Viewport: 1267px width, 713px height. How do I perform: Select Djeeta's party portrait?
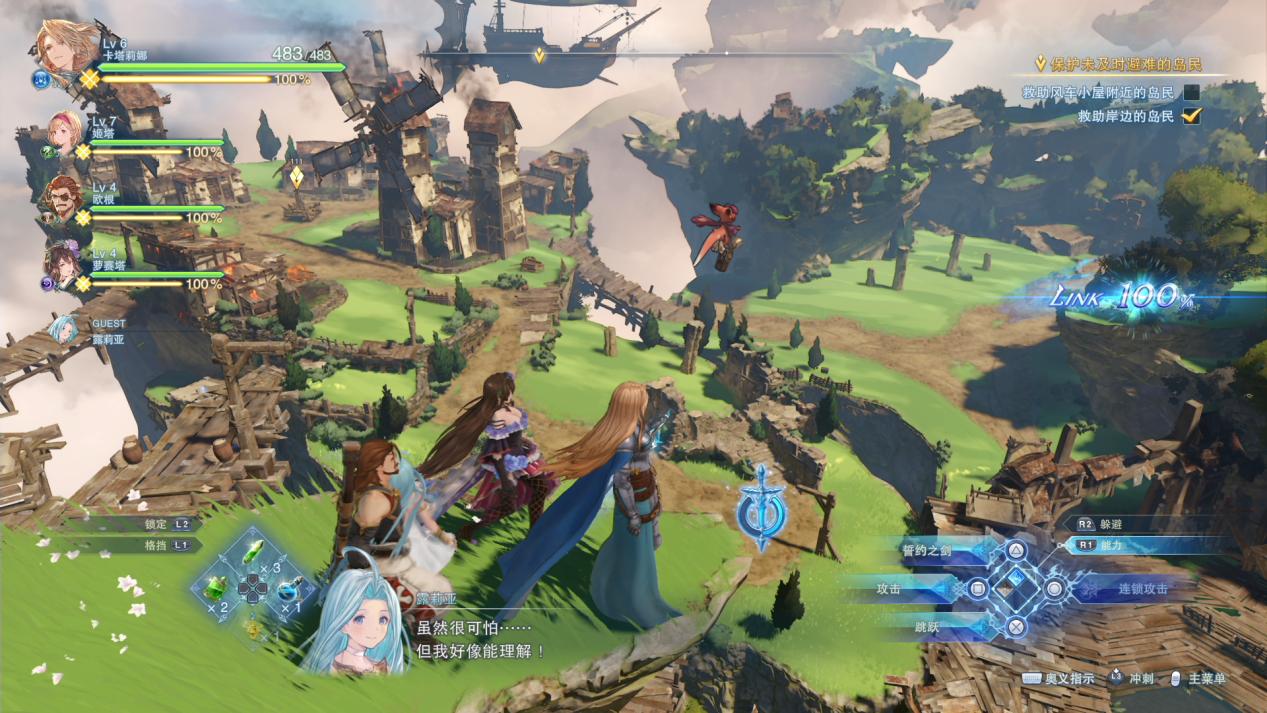click(x=64, y=132)
